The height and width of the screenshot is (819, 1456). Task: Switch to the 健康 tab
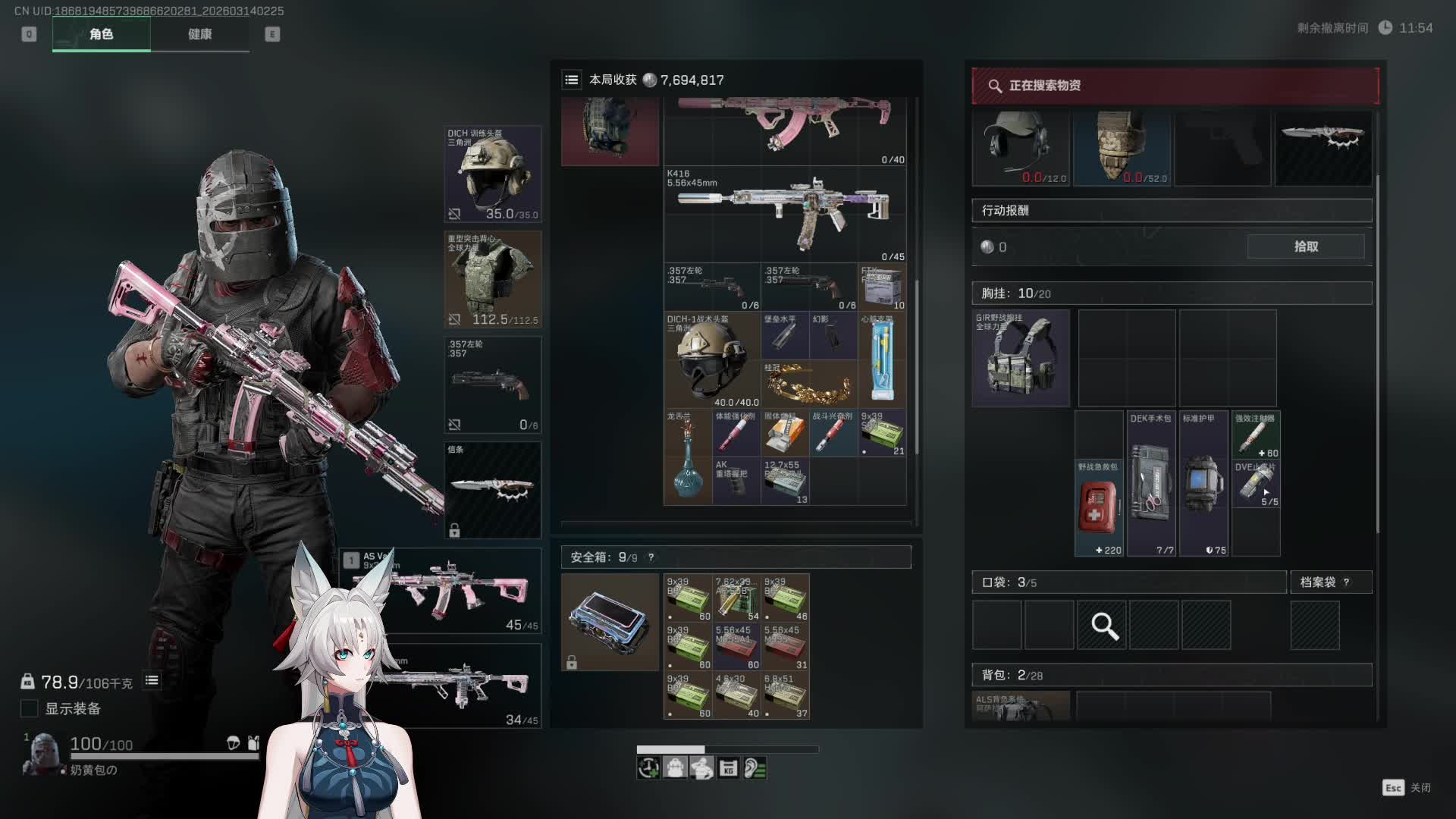click(x=199, y=34)
